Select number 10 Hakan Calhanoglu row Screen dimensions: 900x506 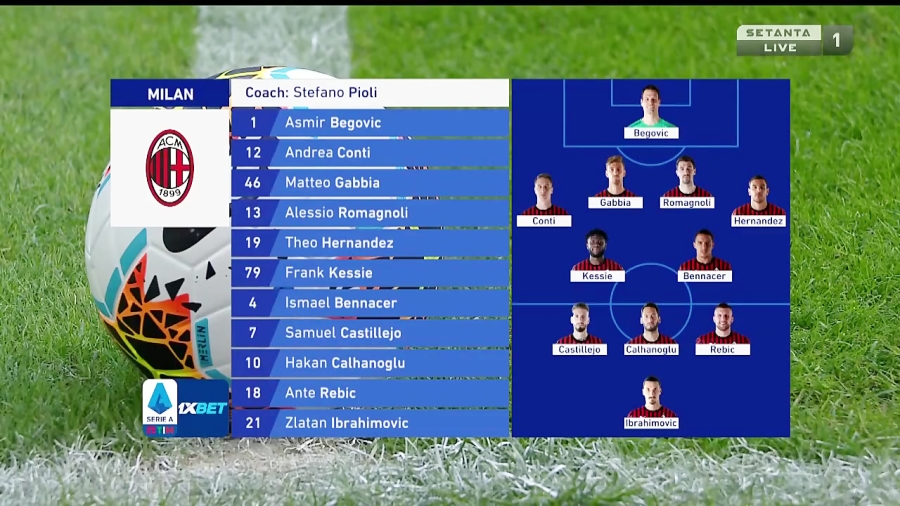(370, 363)
